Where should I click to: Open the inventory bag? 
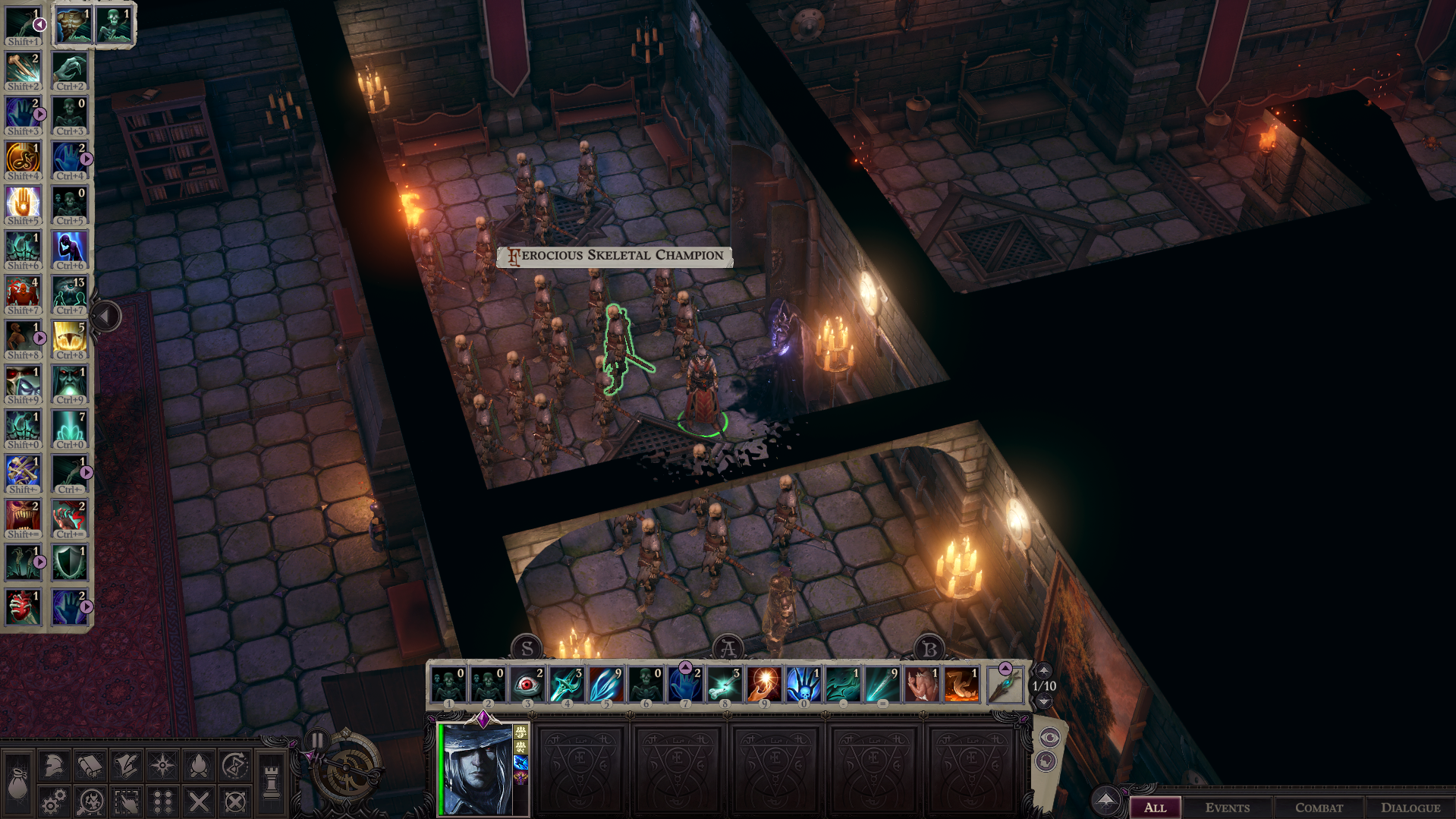(17, 783)
